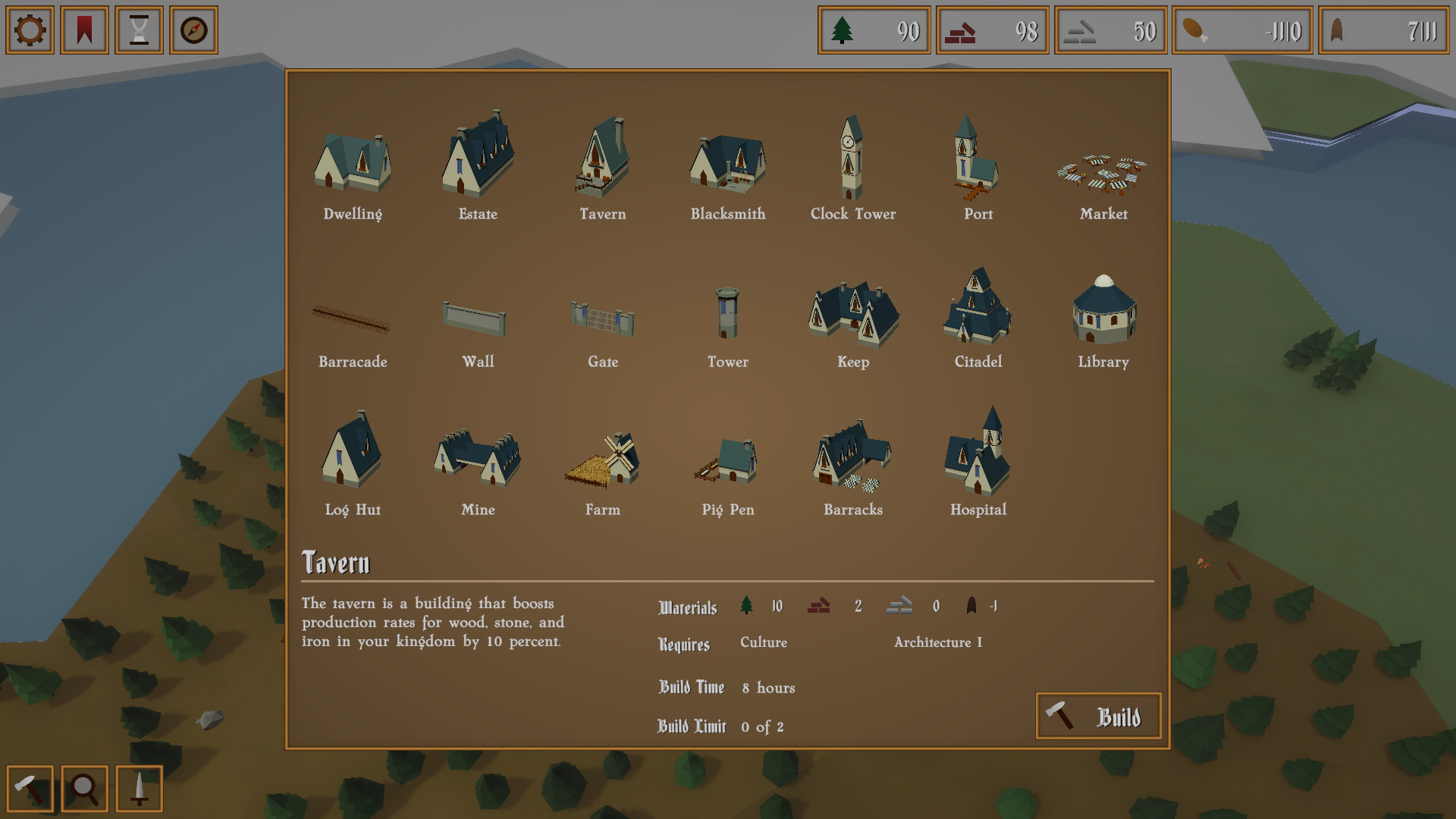
Task: Open the magnifying glass inspect tool
Action: 85,789
